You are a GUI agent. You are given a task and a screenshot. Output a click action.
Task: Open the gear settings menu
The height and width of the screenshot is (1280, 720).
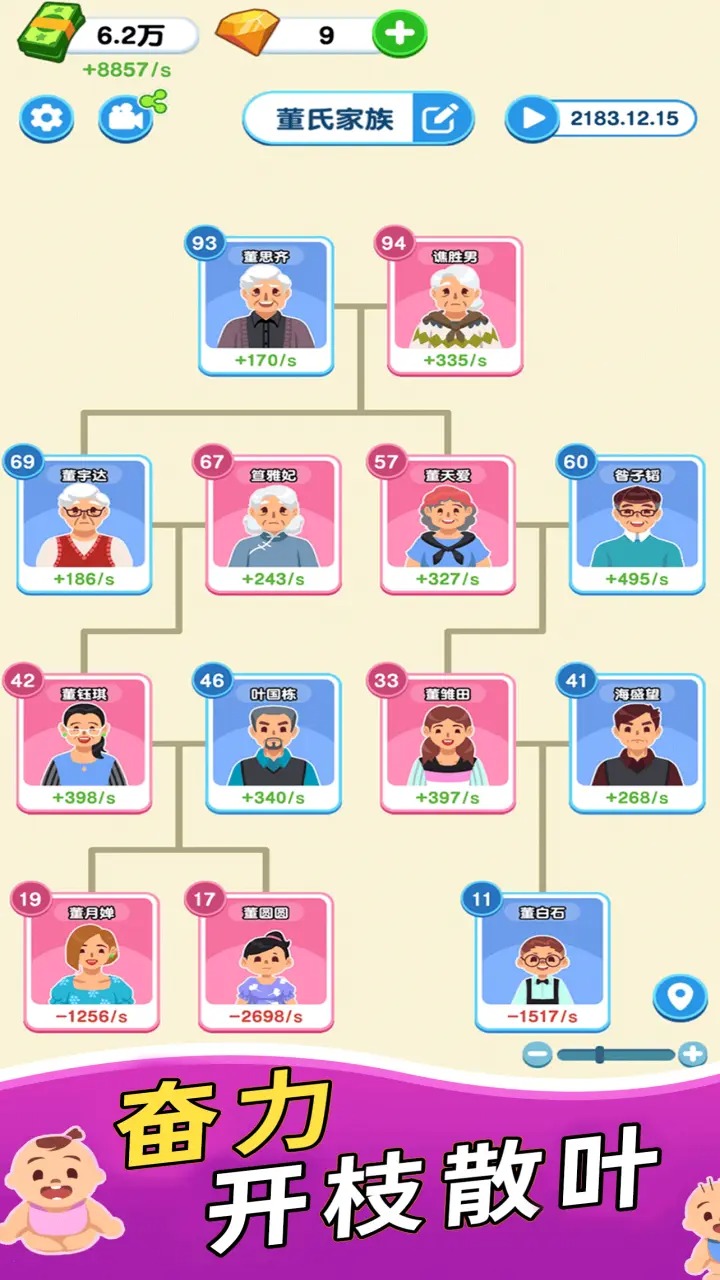click(46, 120)
